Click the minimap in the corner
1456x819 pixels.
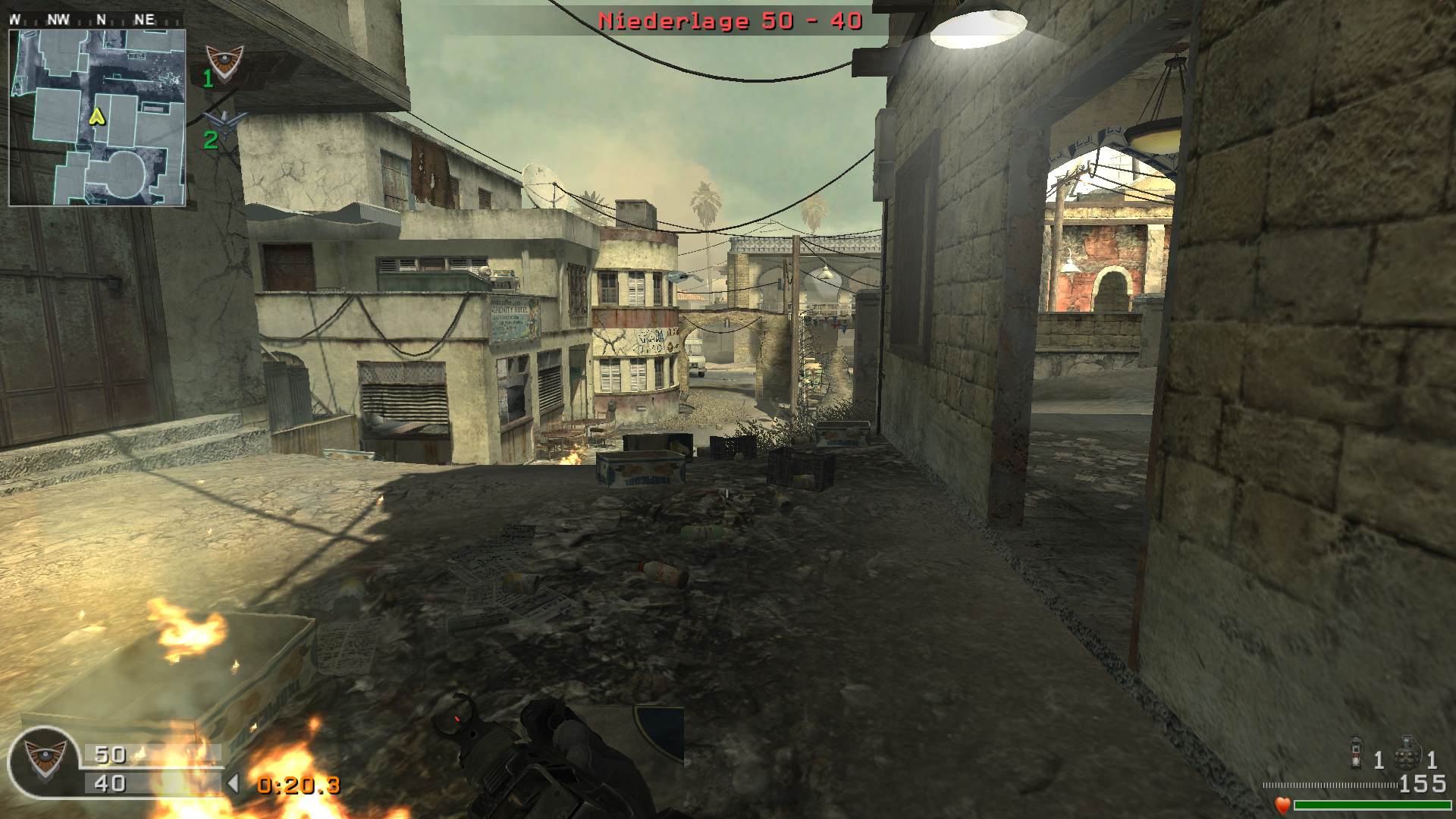[97, 118]
